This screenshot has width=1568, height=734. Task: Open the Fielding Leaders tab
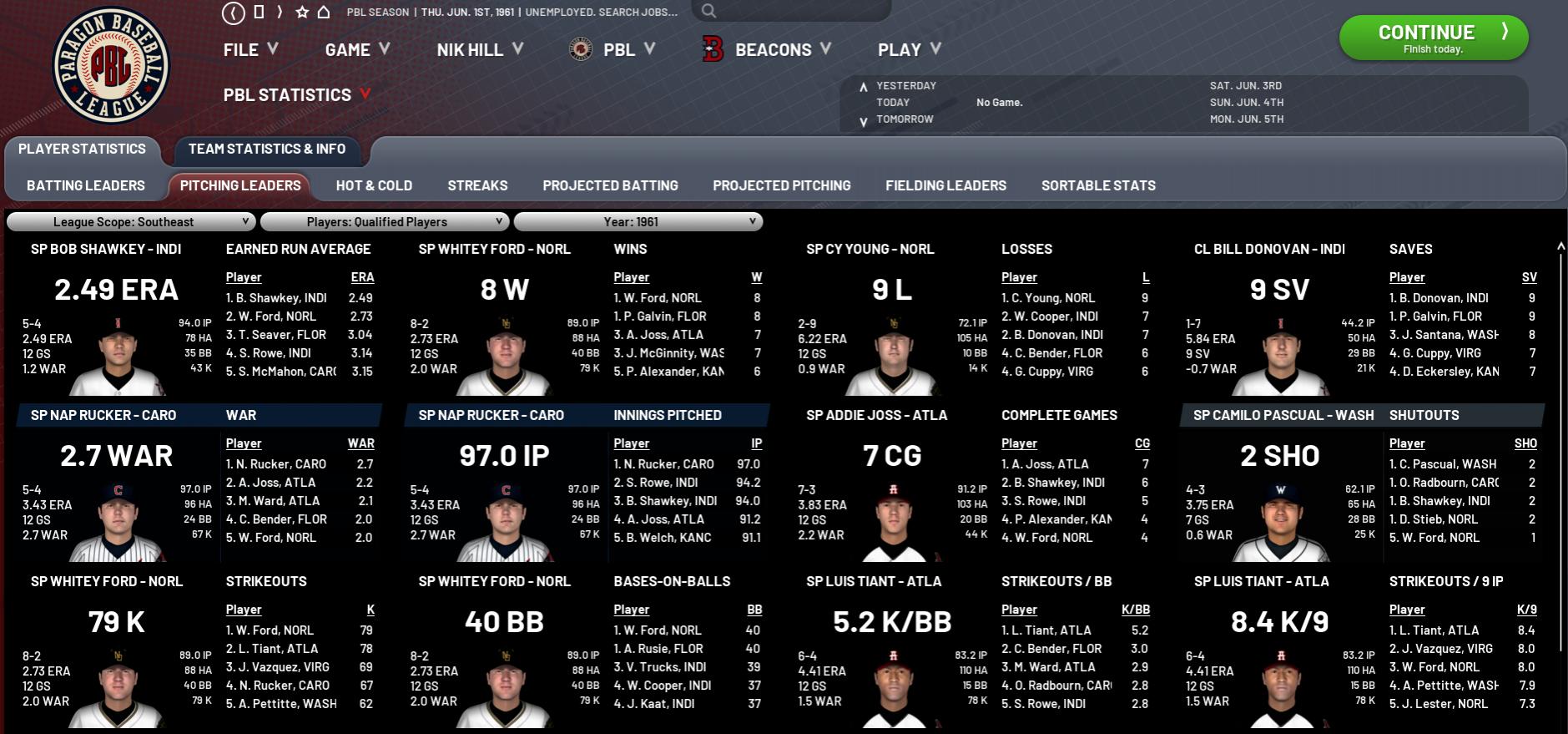(945, 185)
